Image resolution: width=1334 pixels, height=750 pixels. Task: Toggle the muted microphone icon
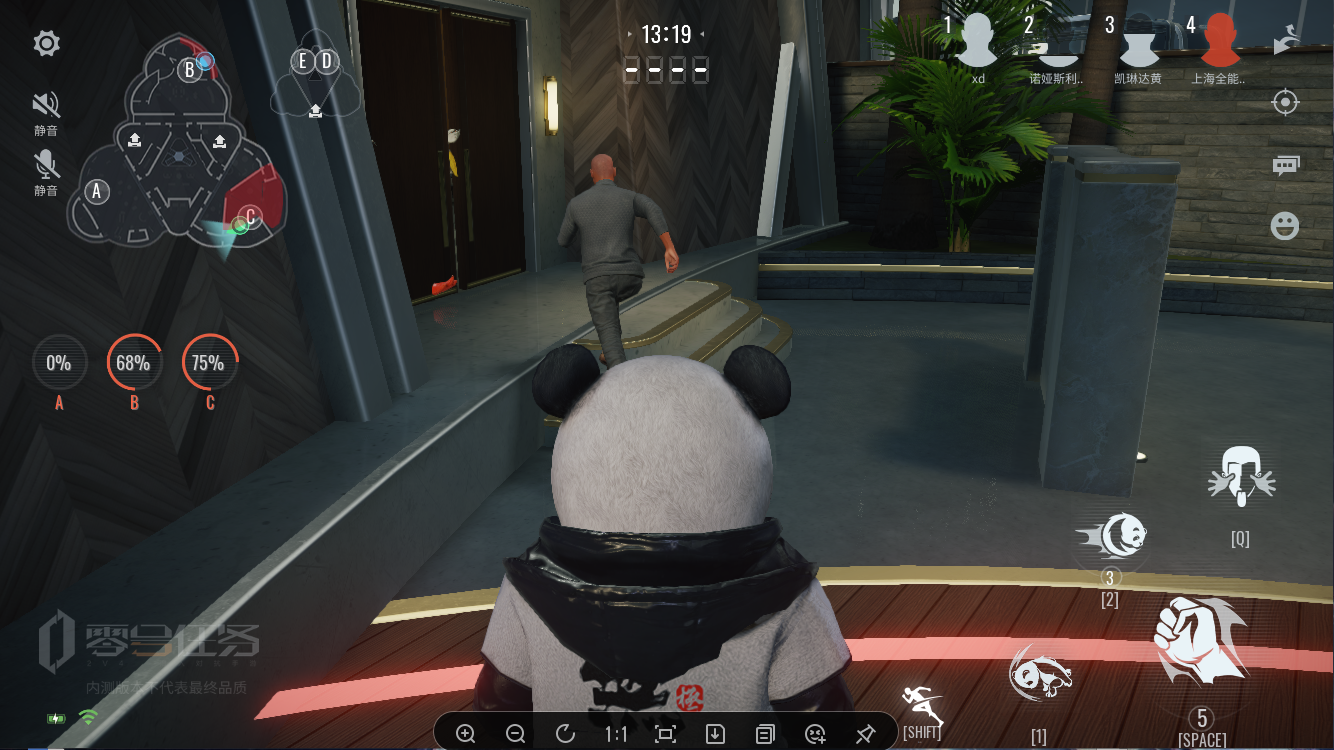(x=46, y=163)
